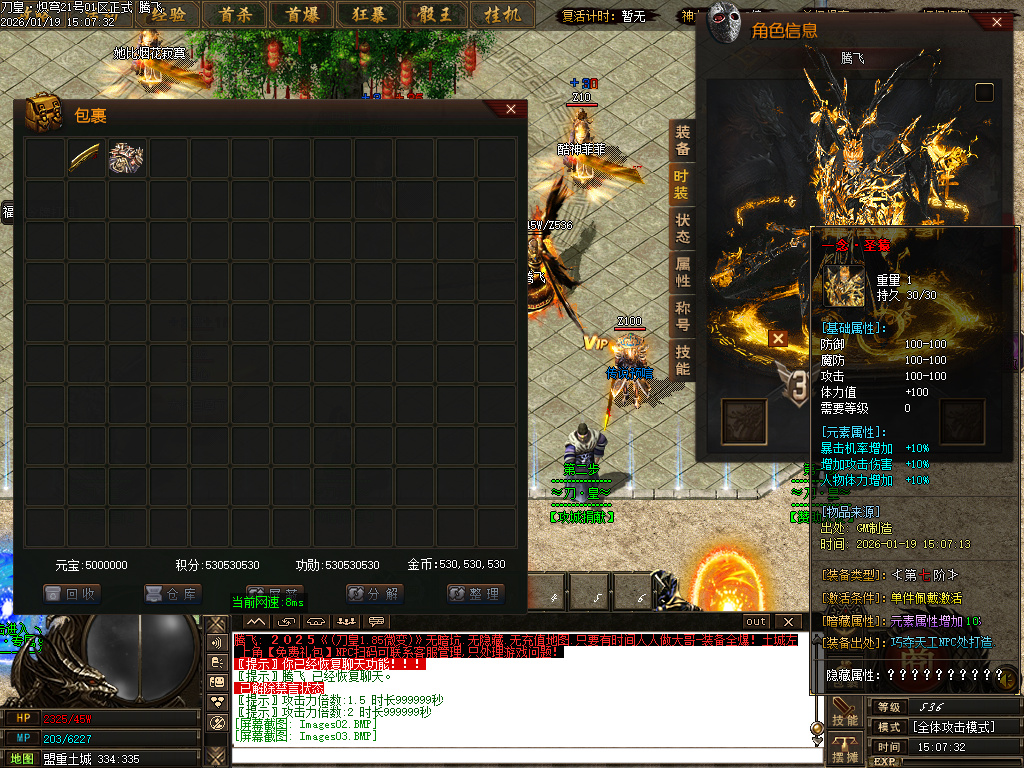This screenshot has height=768, width=1024.
Task: Open the 技能 tab in character panel
Action: [683, 360]
